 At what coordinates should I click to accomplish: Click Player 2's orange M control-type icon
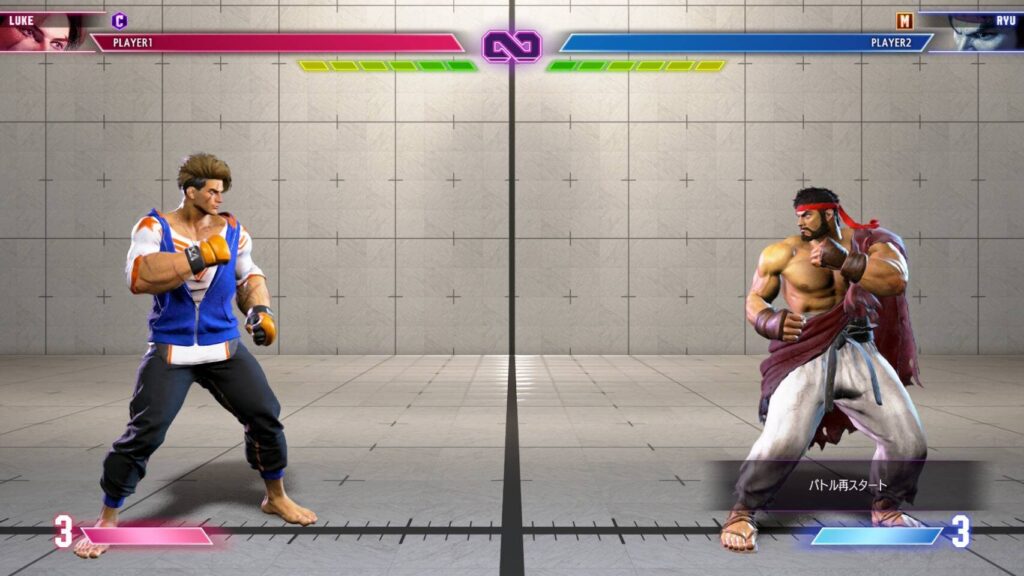(904, 20)
